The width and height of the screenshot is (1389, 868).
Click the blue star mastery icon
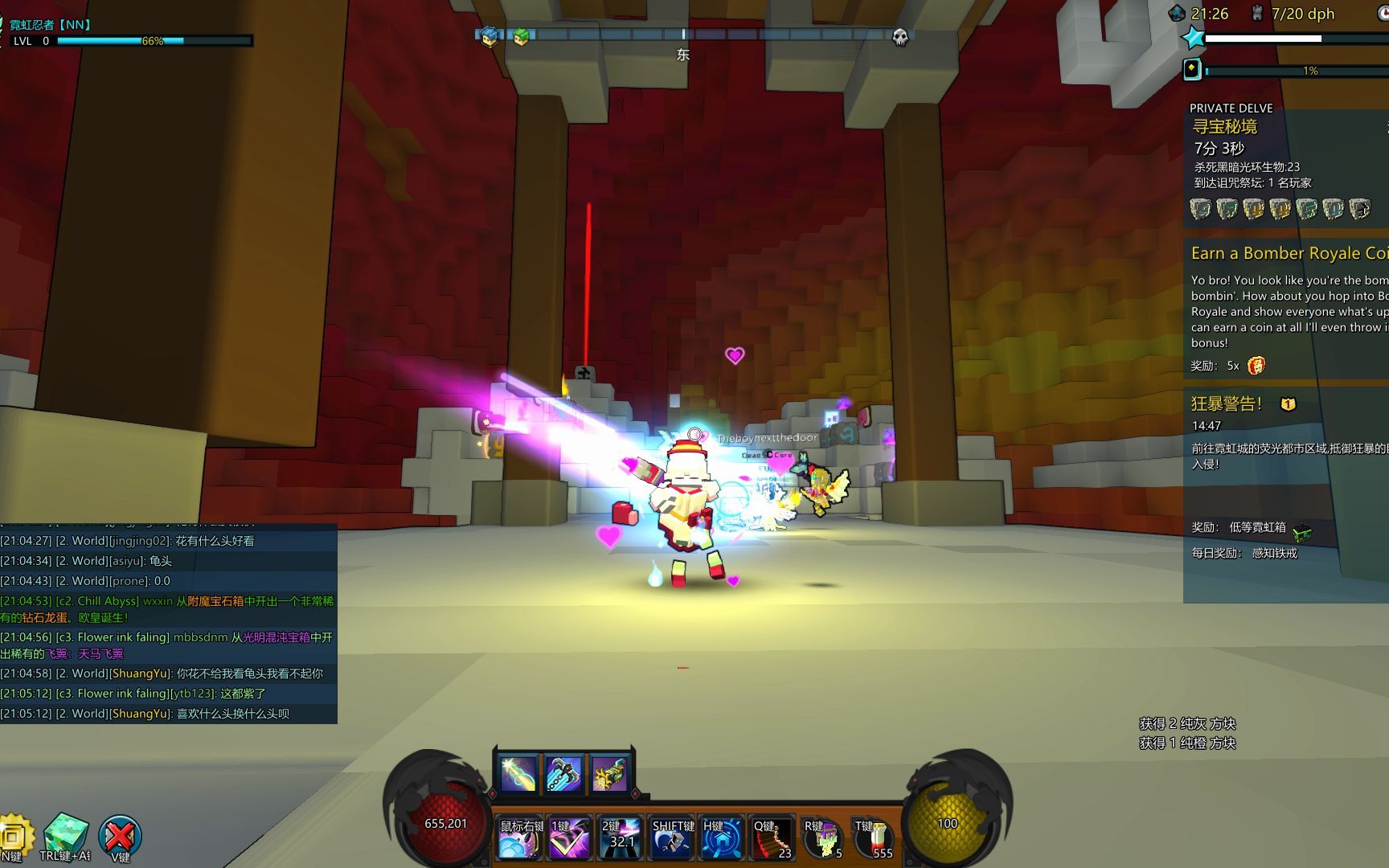1194,38
